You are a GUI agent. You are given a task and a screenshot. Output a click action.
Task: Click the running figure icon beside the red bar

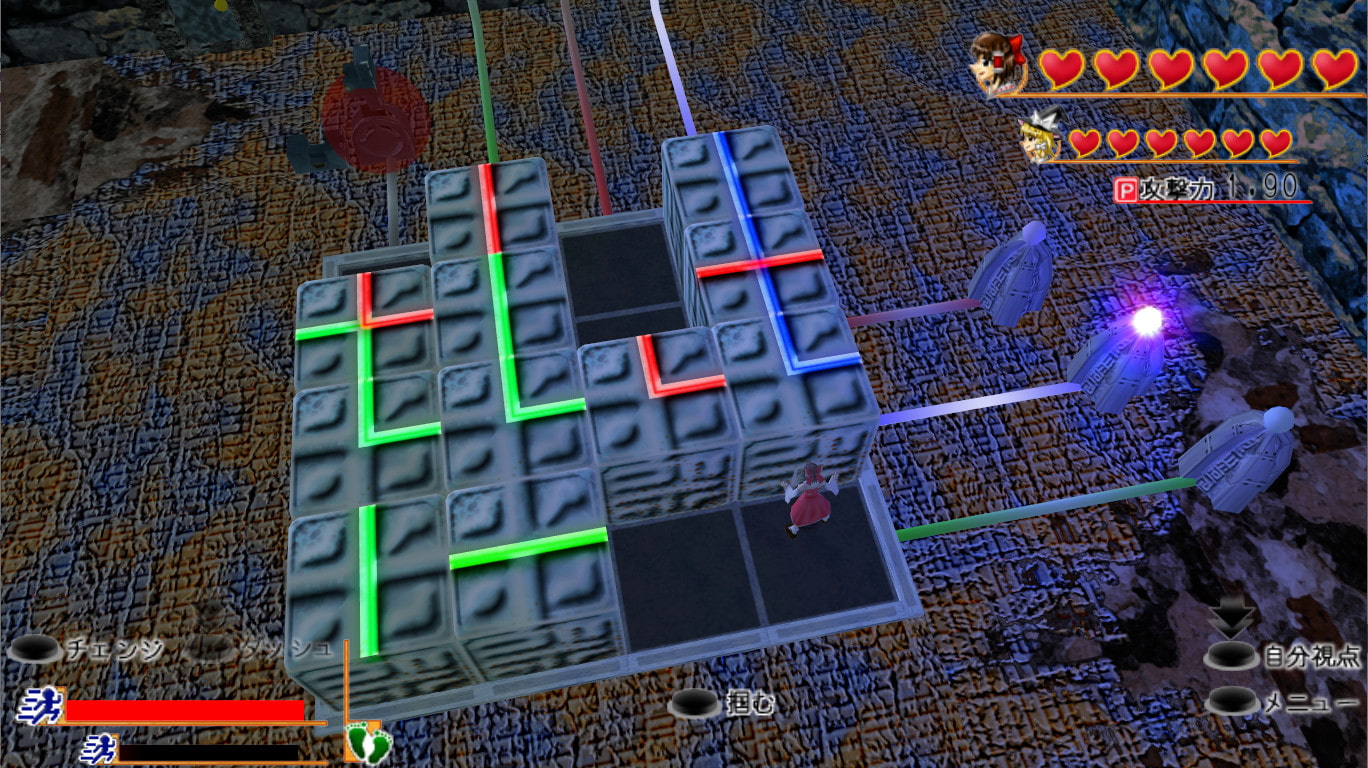39,707
